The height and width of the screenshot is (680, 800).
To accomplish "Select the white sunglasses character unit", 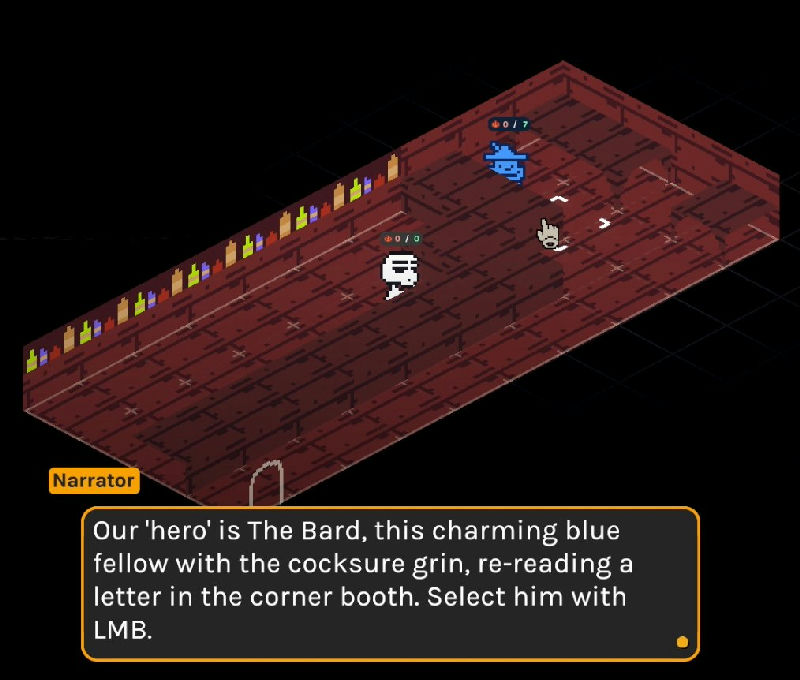I will pyautogui.click(x=399, y=273).
